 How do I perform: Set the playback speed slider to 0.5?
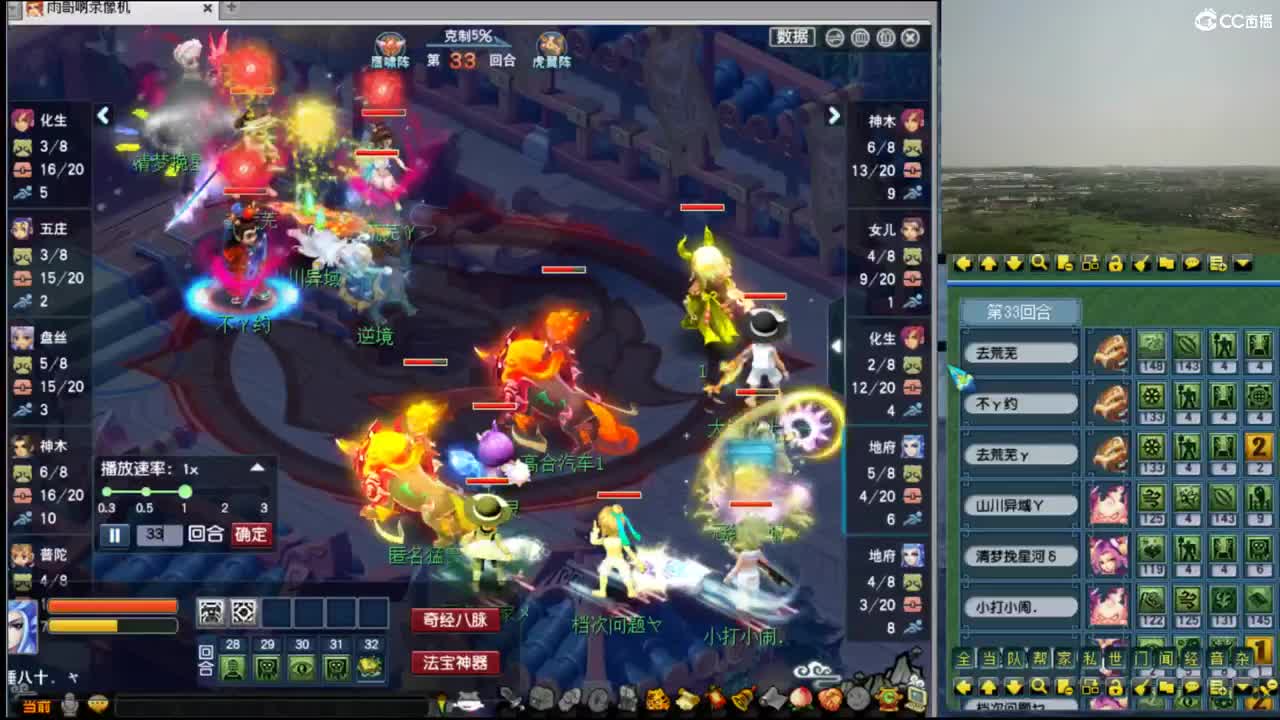pyautogui.click(x=146, y=491)
